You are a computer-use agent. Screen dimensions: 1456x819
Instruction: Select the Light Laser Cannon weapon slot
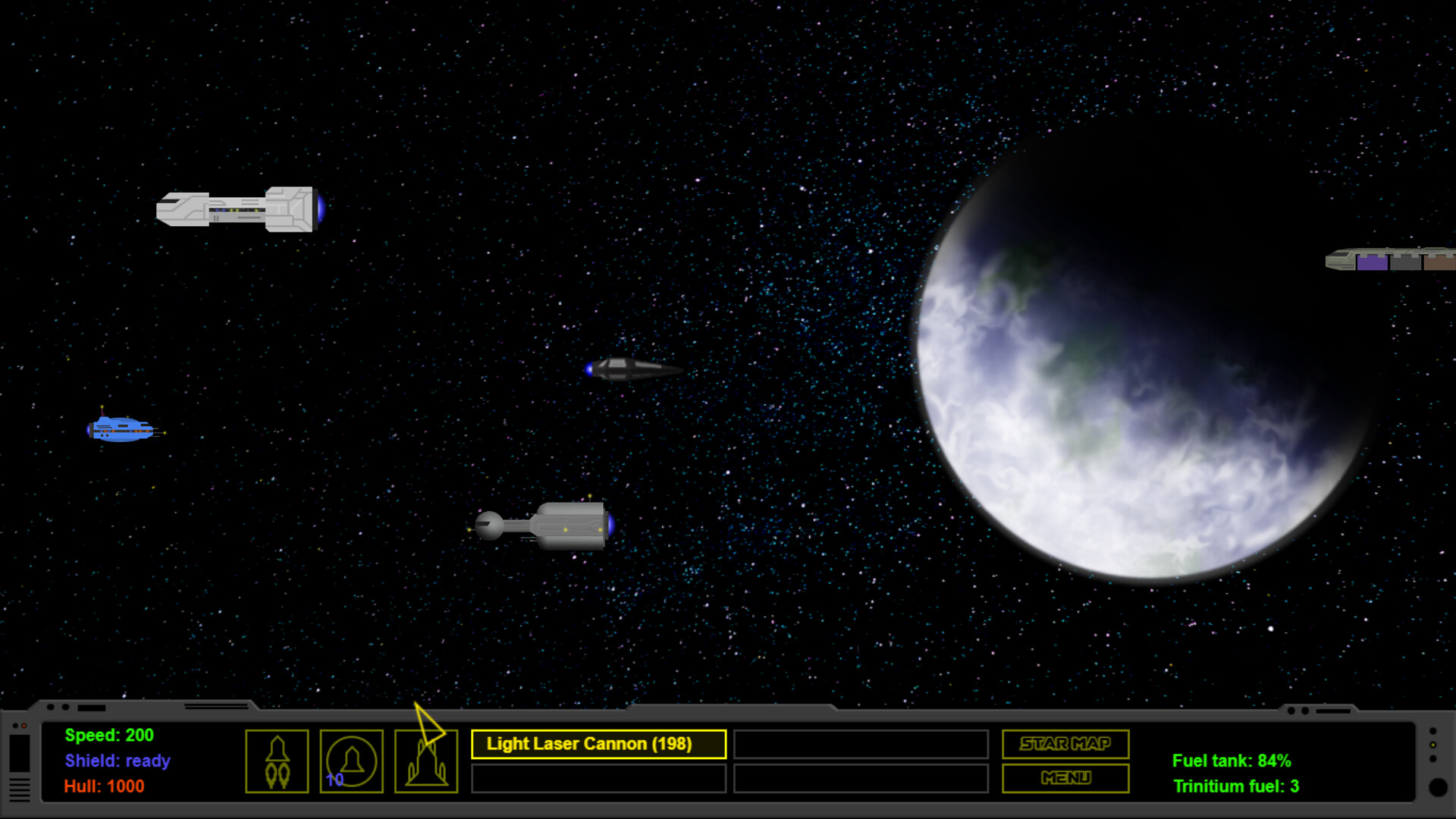pos(598,744)
